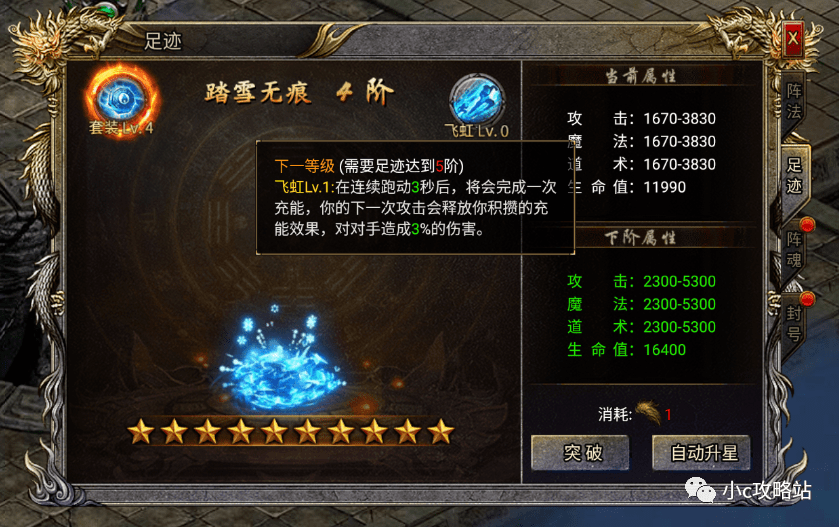The height and width of the screenshot is (527, 839).
Task: Close the 足迹 window with the red X
Action: tap(793, 40)
